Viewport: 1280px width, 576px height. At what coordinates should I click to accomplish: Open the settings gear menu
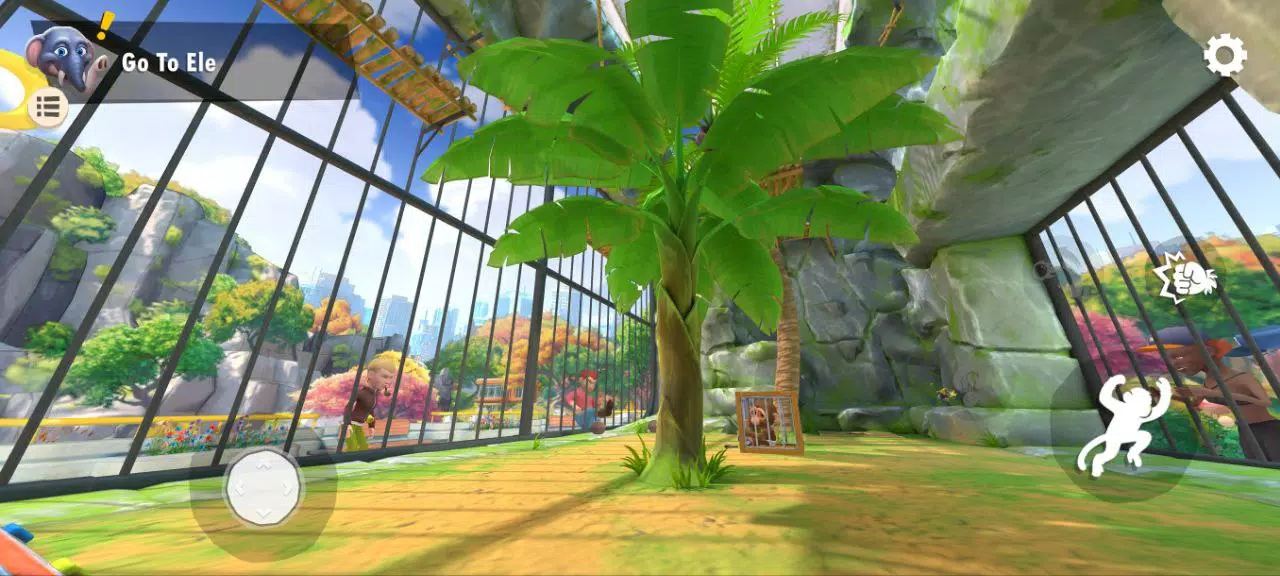coord(1224,55)
